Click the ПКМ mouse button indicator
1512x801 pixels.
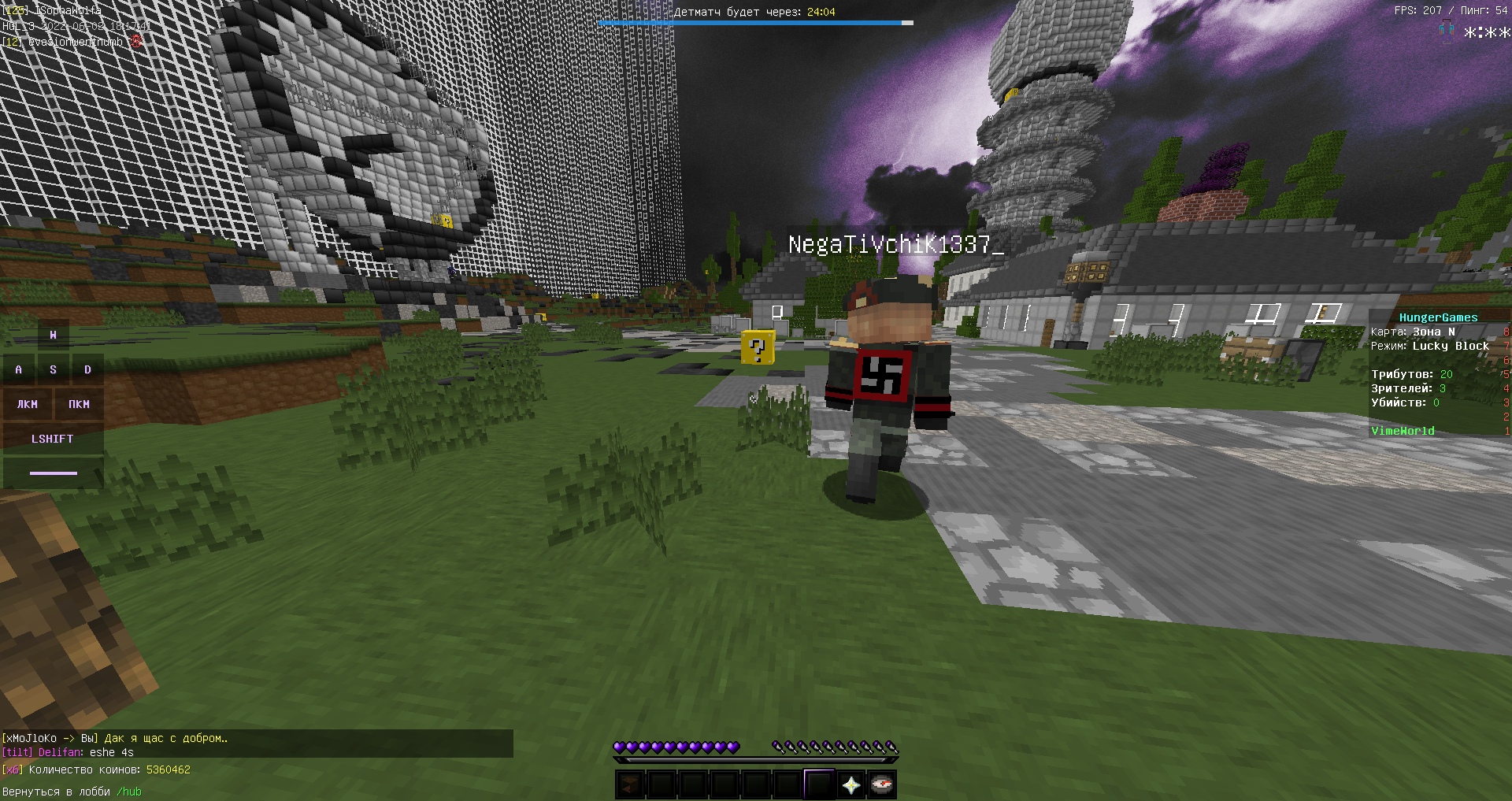[x=77, y=404]
